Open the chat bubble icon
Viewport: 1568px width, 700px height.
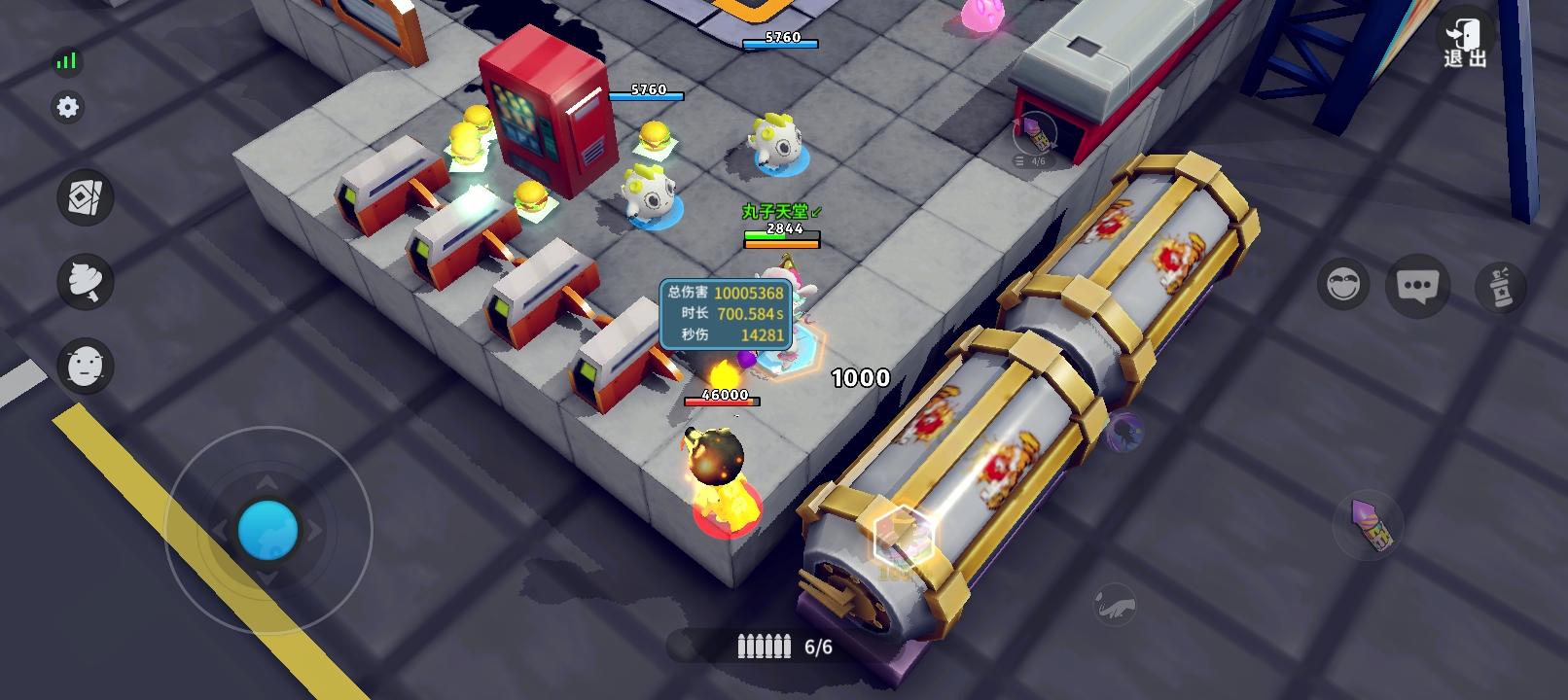[1418, 285]
